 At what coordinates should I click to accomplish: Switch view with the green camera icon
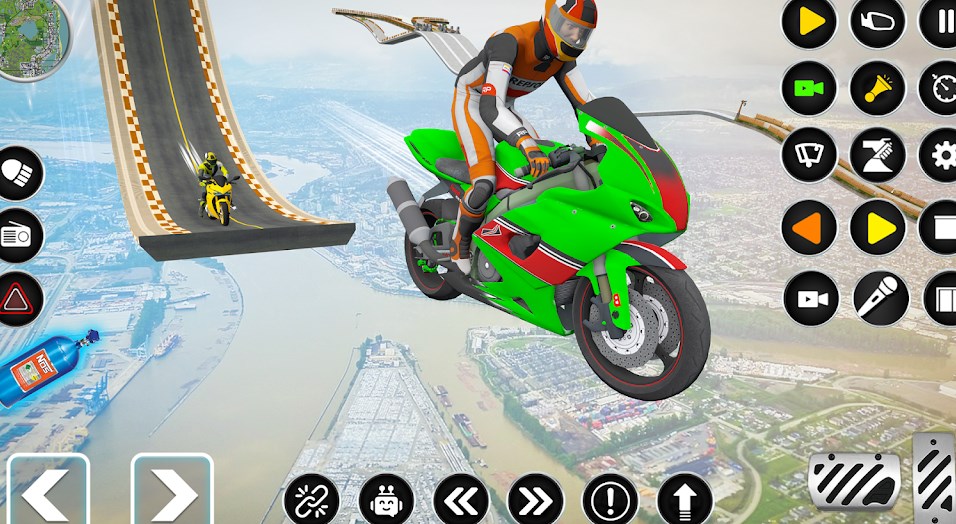point(809,88)
